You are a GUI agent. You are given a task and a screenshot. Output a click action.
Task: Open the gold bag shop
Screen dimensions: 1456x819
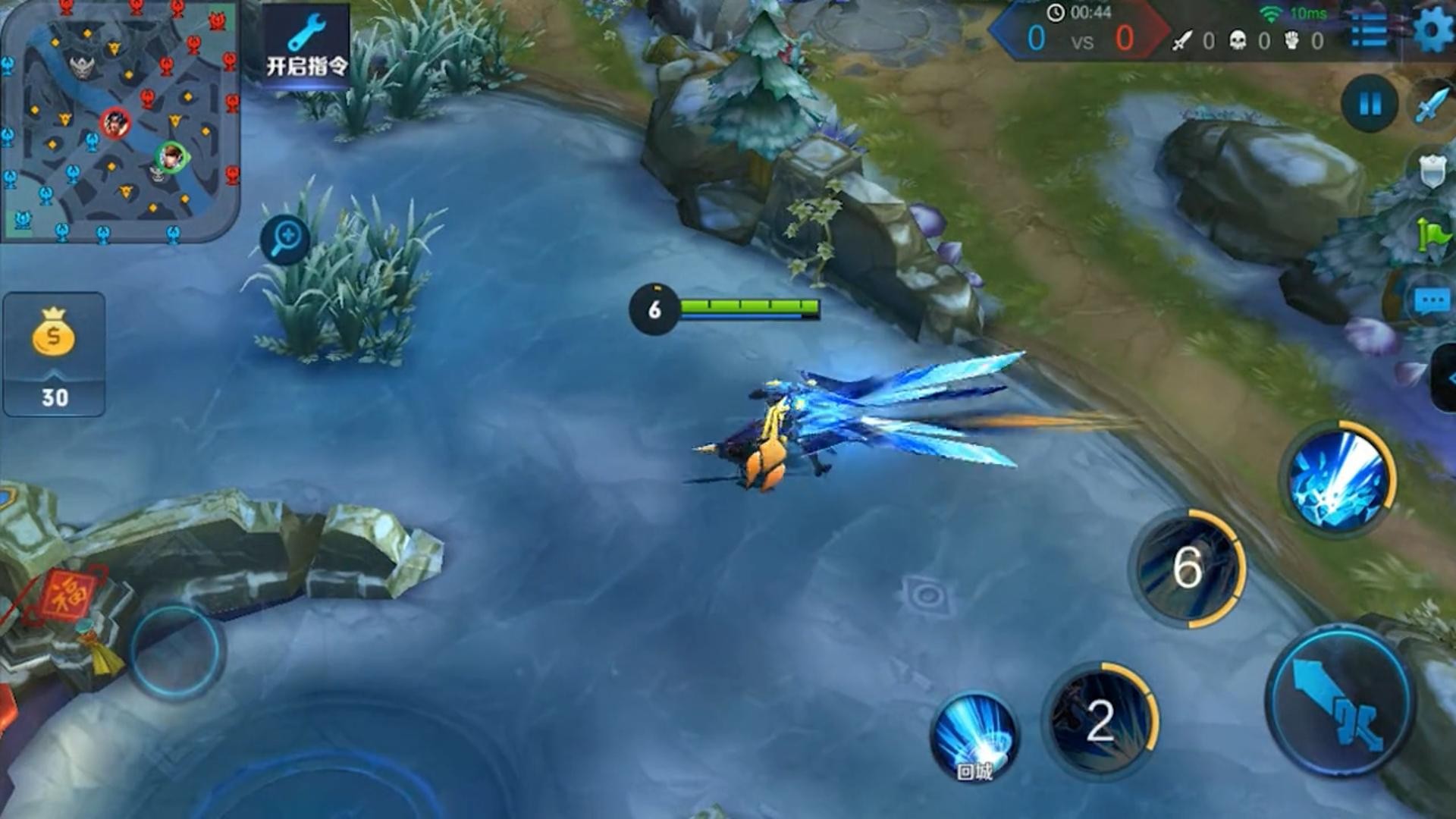click(x=54, y=353)
